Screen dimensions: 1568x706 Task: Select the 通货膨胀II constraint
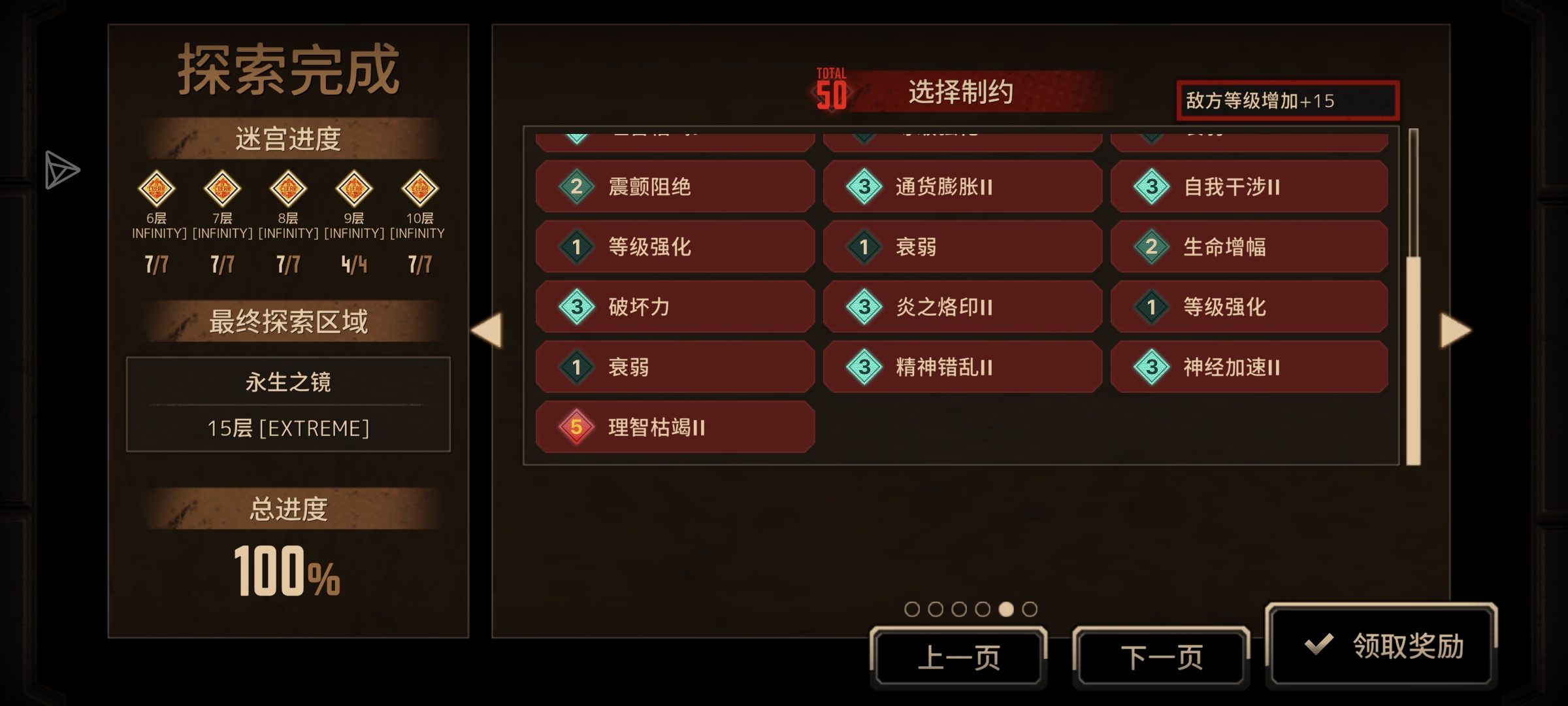pos(964,186)
